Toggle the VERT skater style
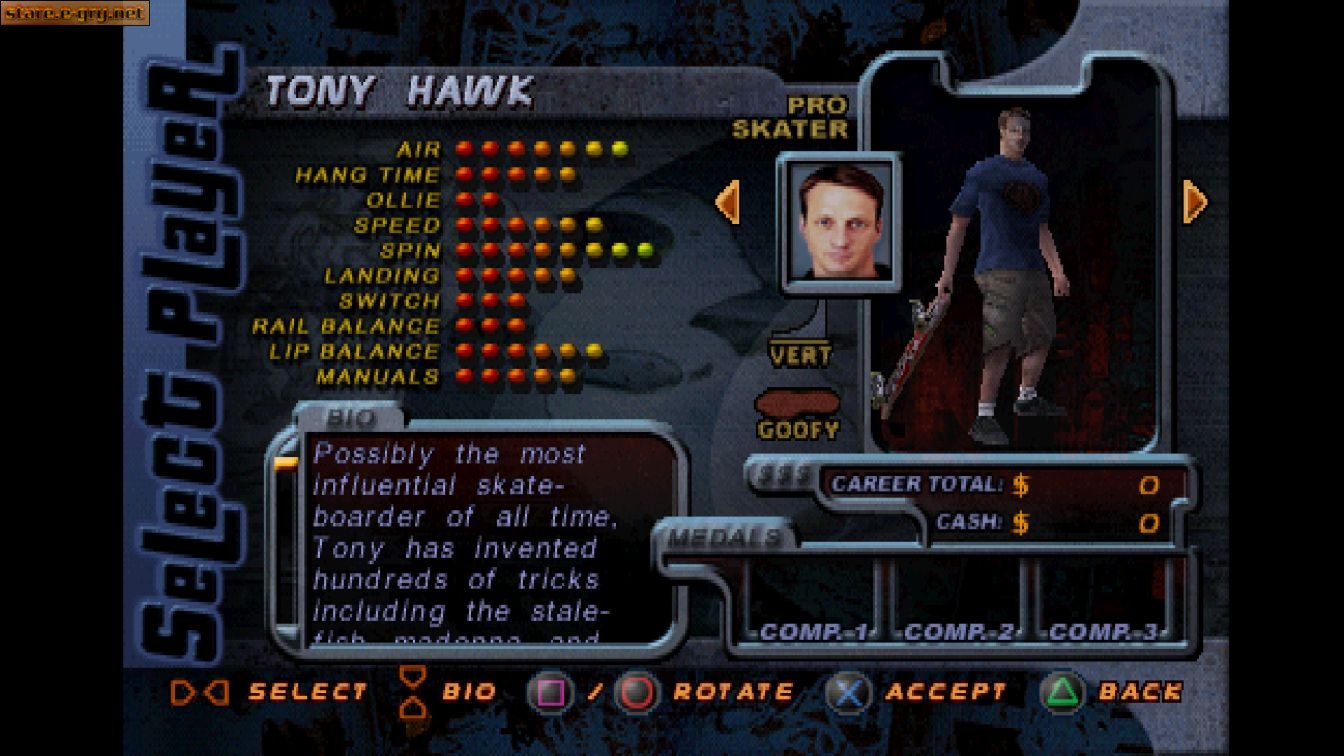The image size is (1344, 756). pos(800,354)
